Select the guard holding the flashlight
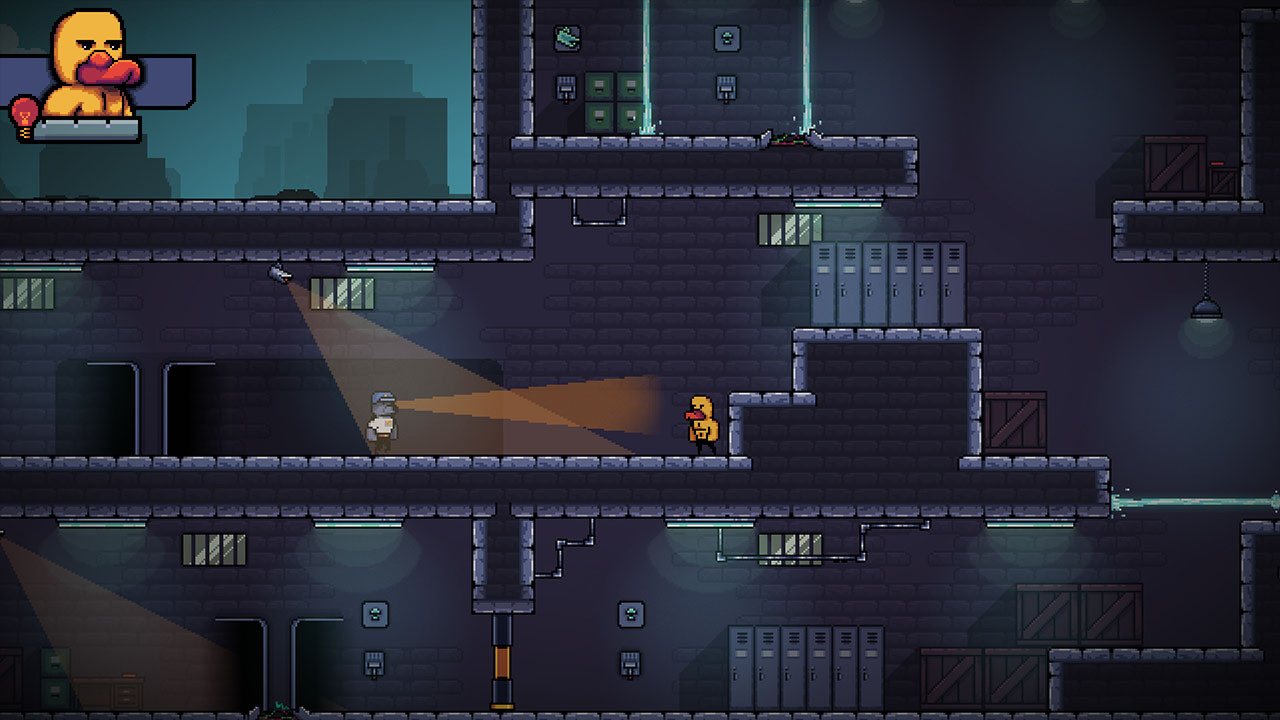 383,420
